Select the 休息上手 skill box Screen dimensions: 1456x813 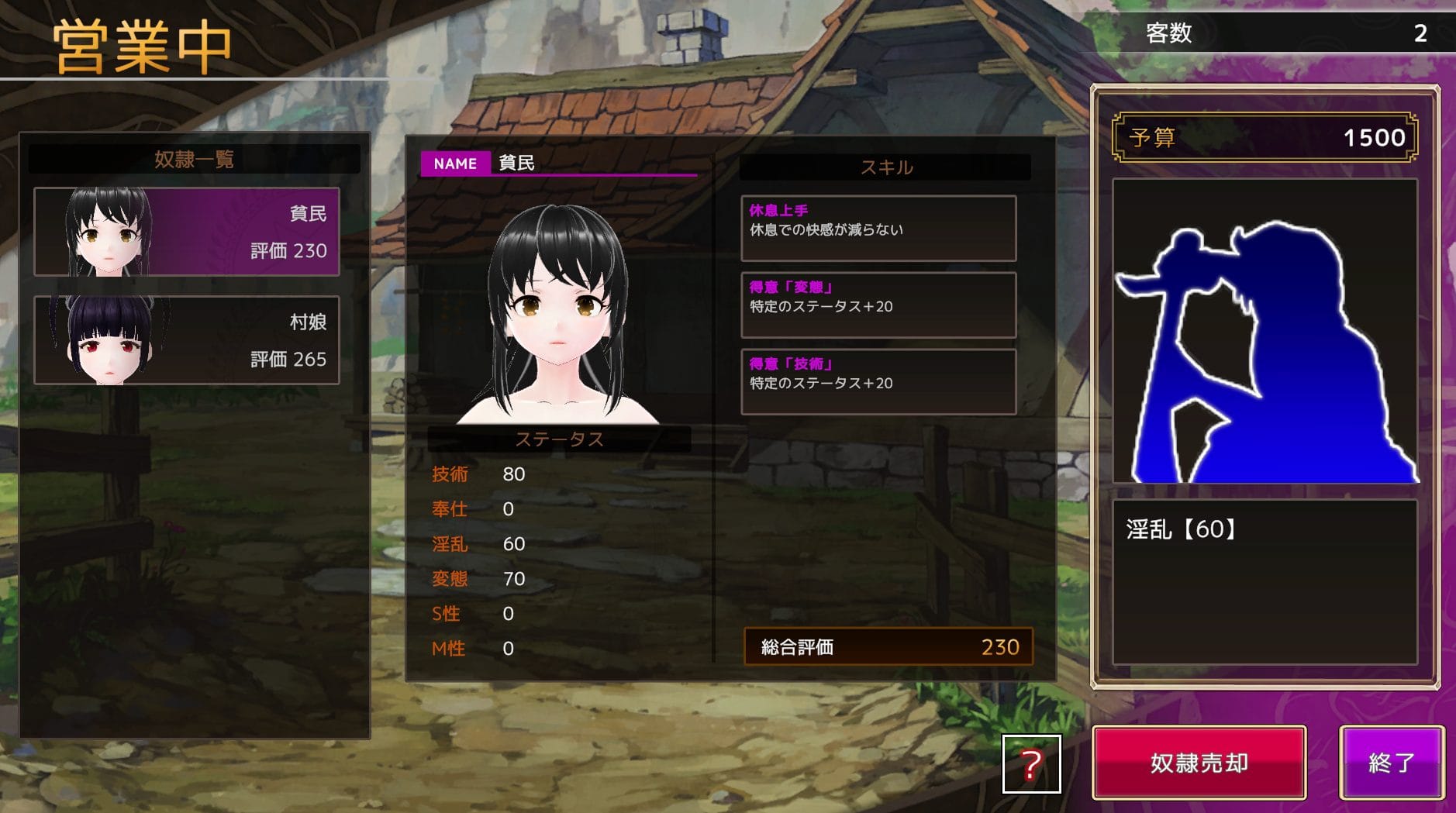pyautogui.click(x=878, y=228)
